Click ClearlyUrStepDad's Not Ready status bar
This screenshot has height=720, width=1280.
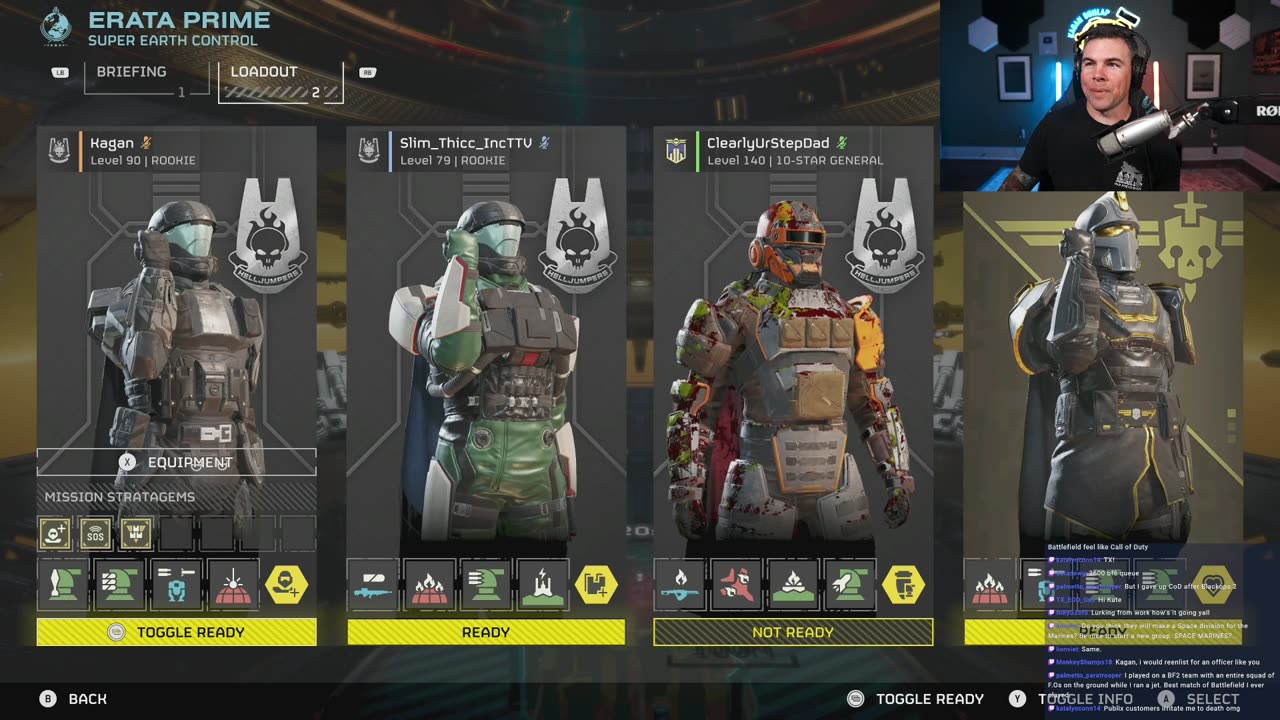tap(793, 632)
